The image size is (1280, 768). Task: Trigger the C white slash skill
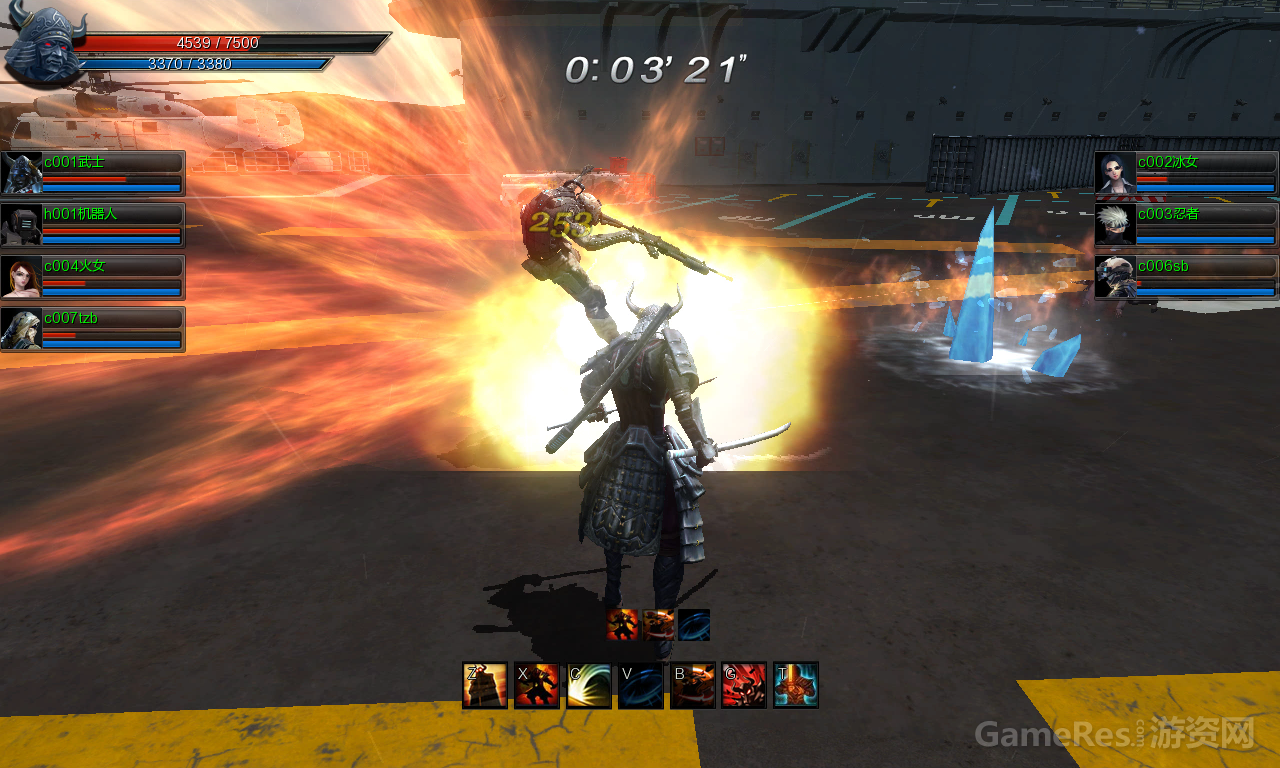pos(589,685)
